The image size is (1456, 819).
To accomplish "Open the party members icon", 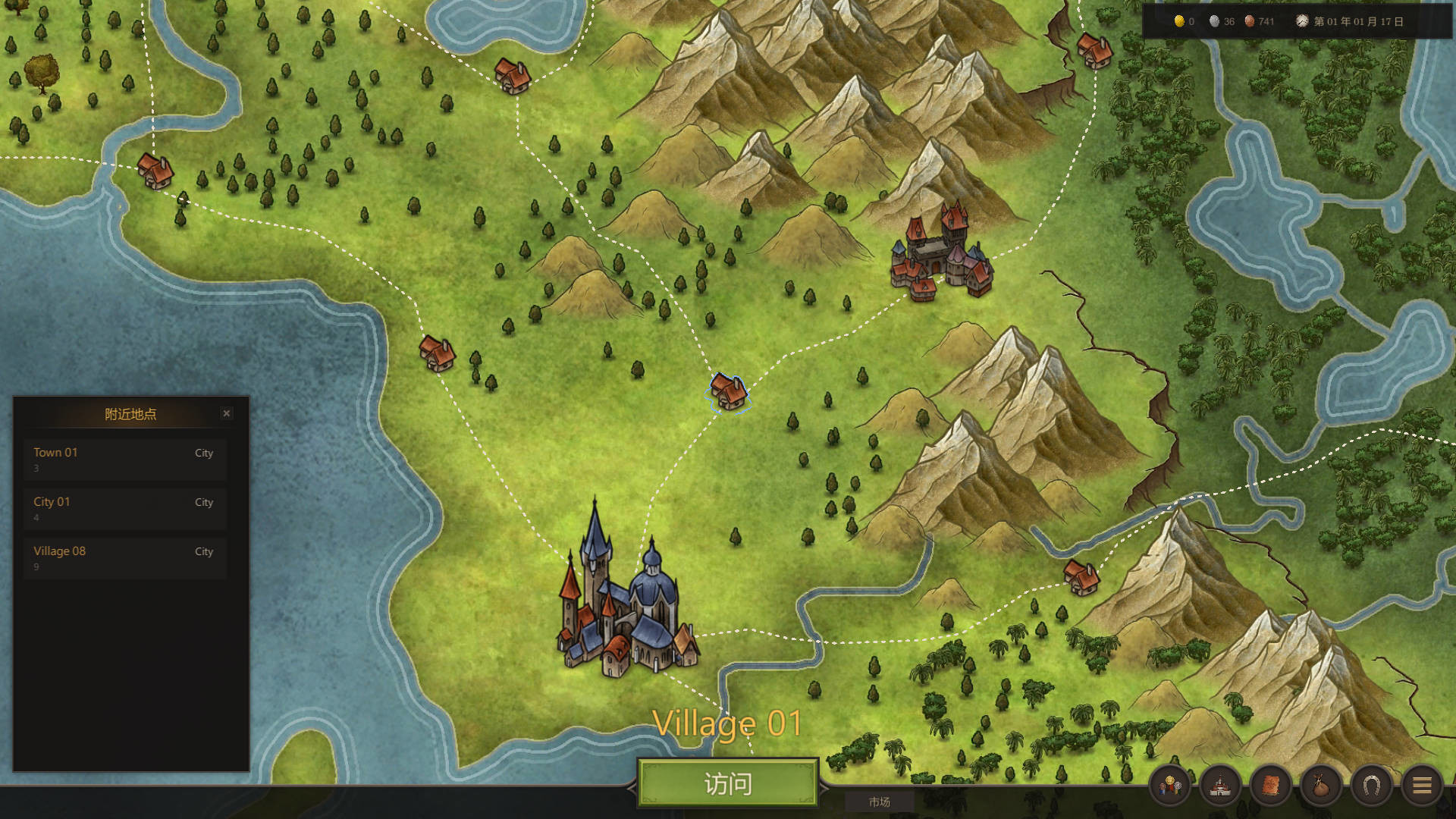I will click(1169, 786).
